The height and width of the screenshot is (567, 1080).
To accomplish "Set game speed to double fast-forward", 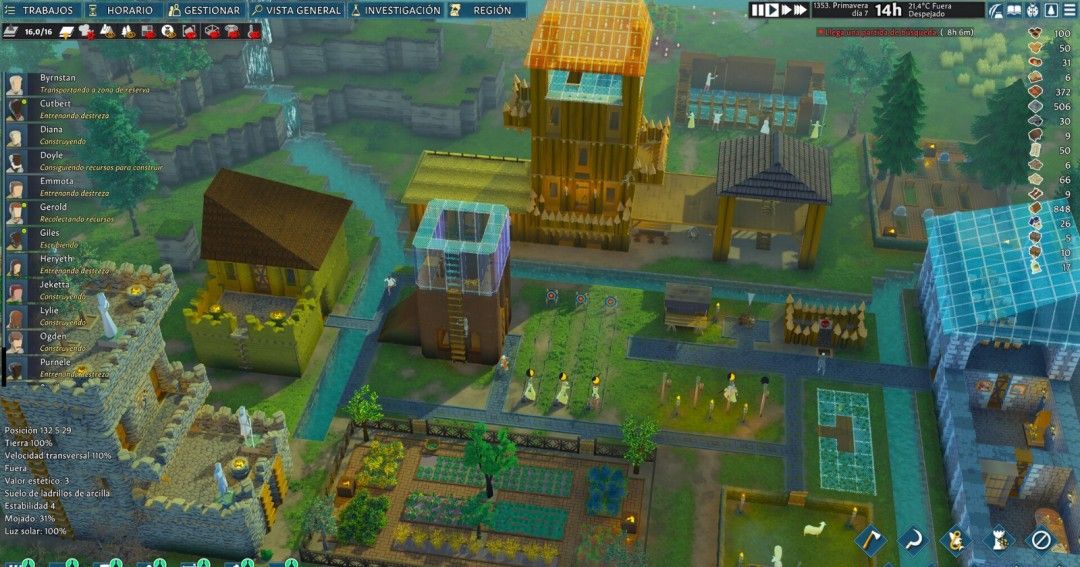I will click(787, 10).
